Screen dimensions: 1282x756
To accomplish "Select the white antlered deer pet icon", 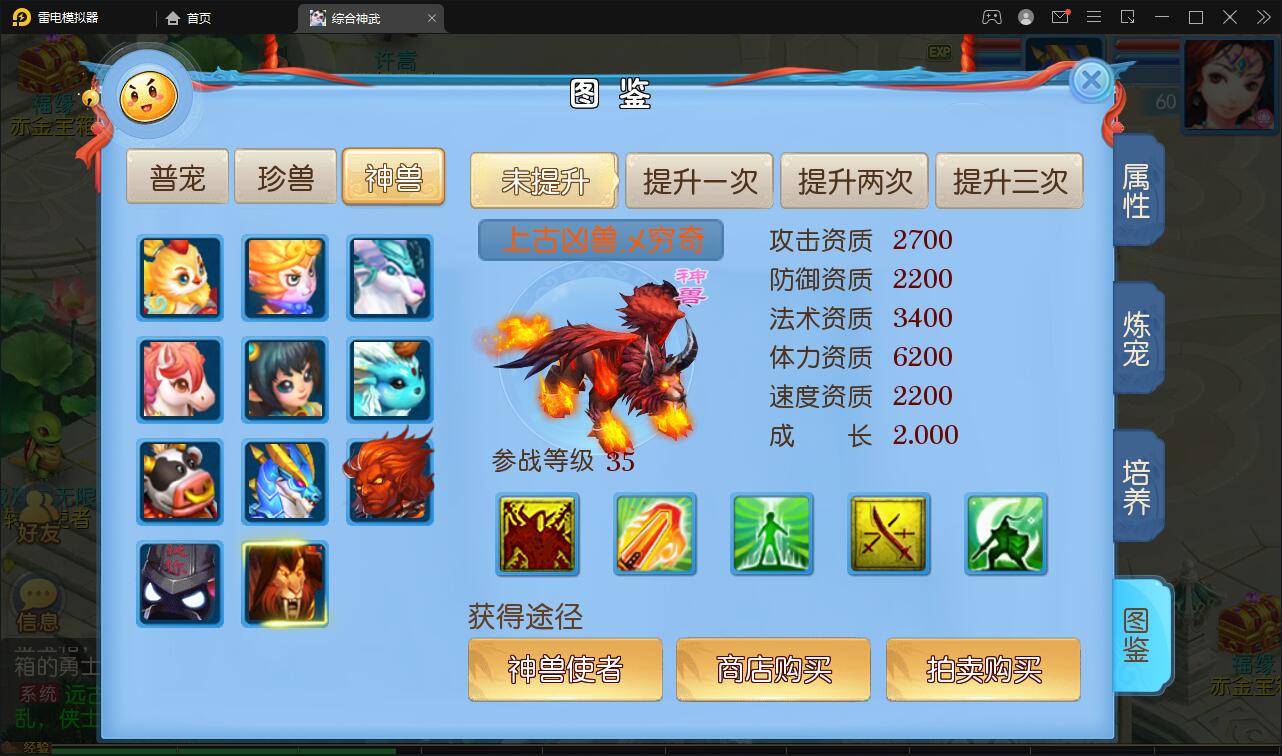I will [390, 277].
